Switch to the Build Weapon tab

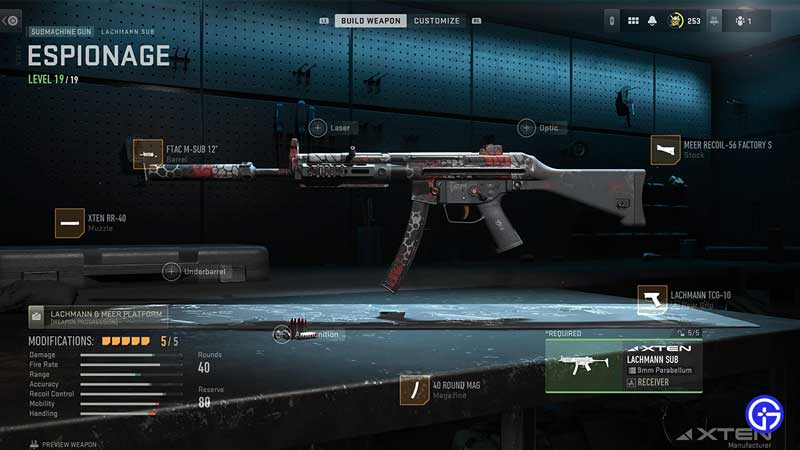[371, 20]
